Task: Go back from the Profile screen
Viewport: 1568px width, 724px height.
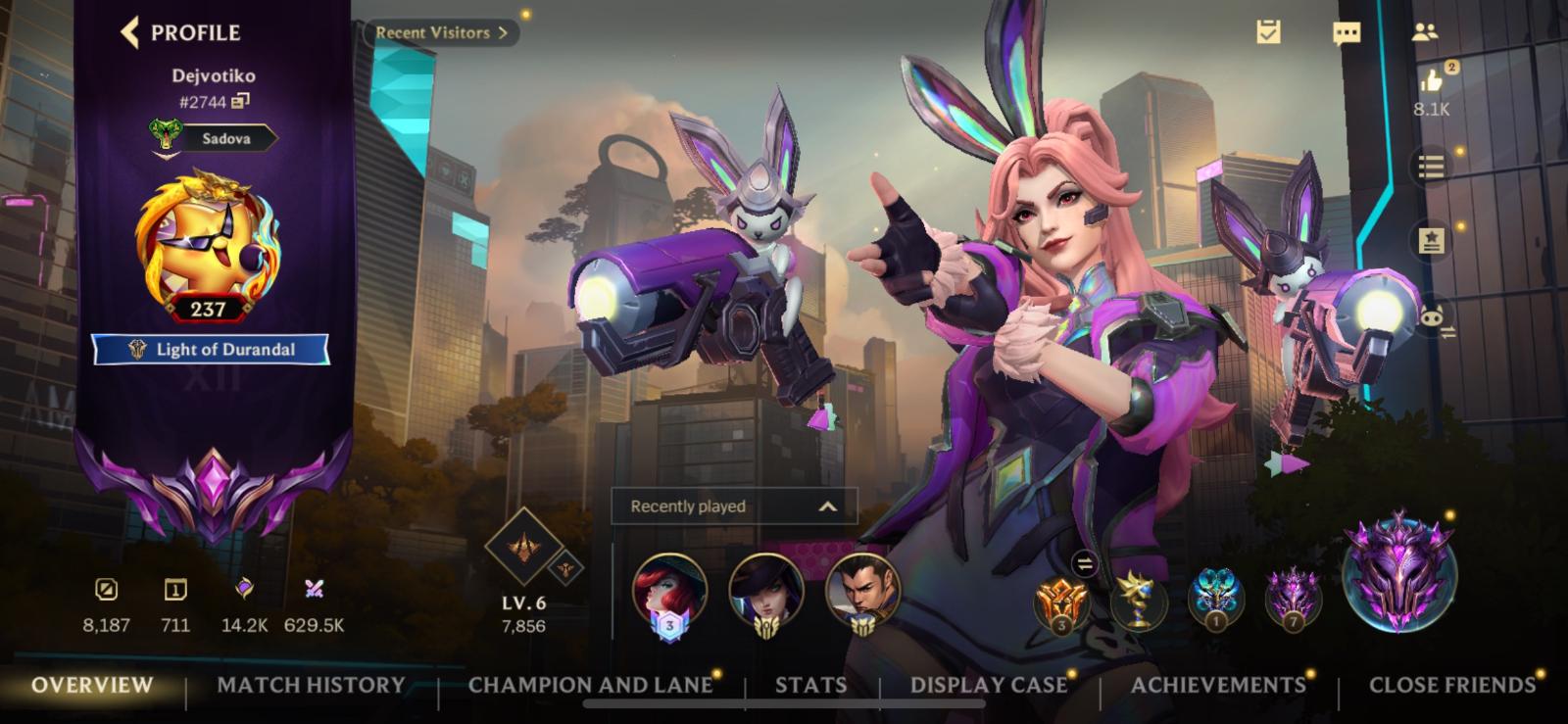Action: point(130,32)
